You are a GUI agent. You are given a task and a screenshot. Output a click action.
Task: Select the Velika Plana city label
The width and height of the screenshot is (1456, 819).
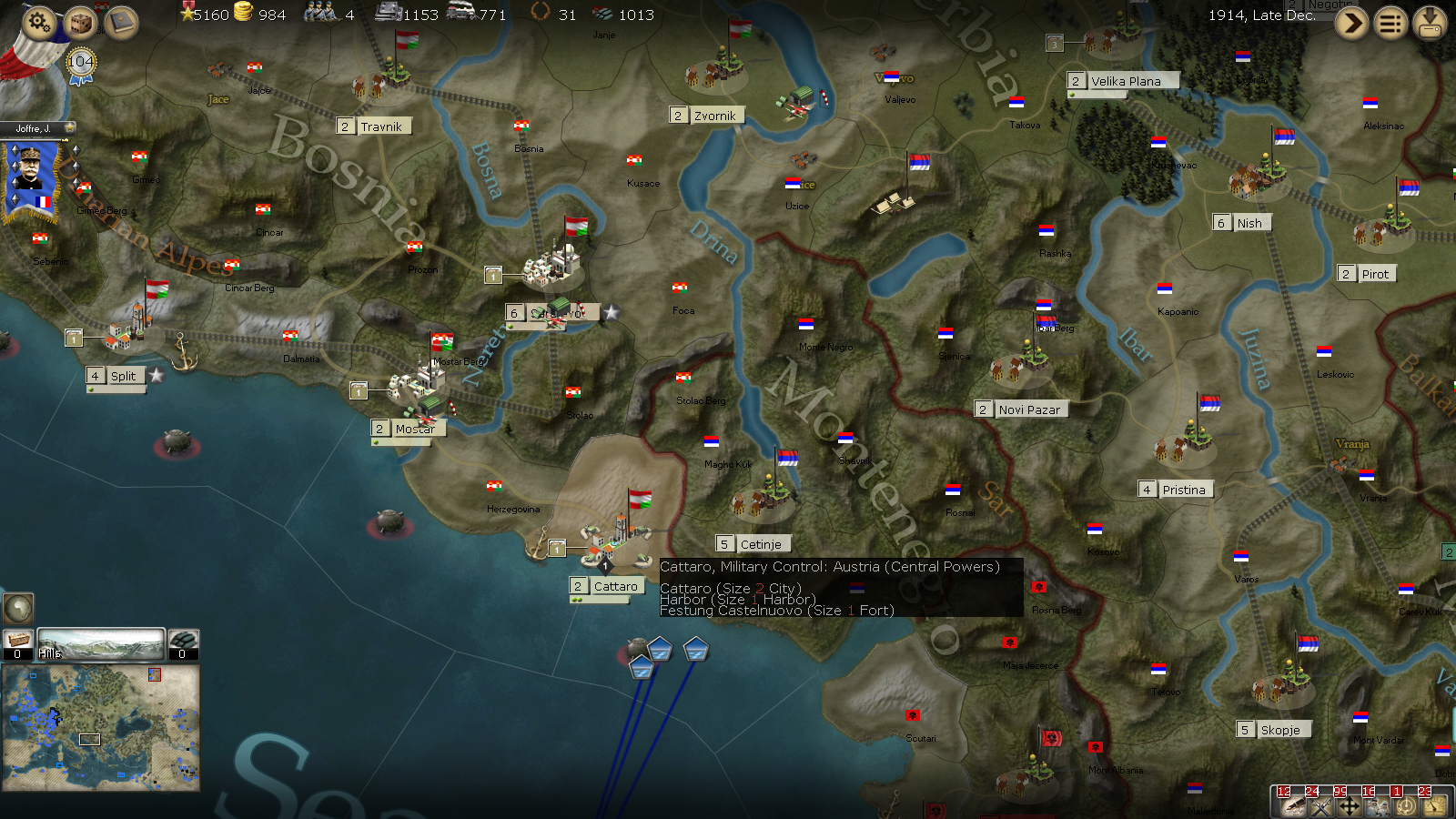coord(1126,81)
